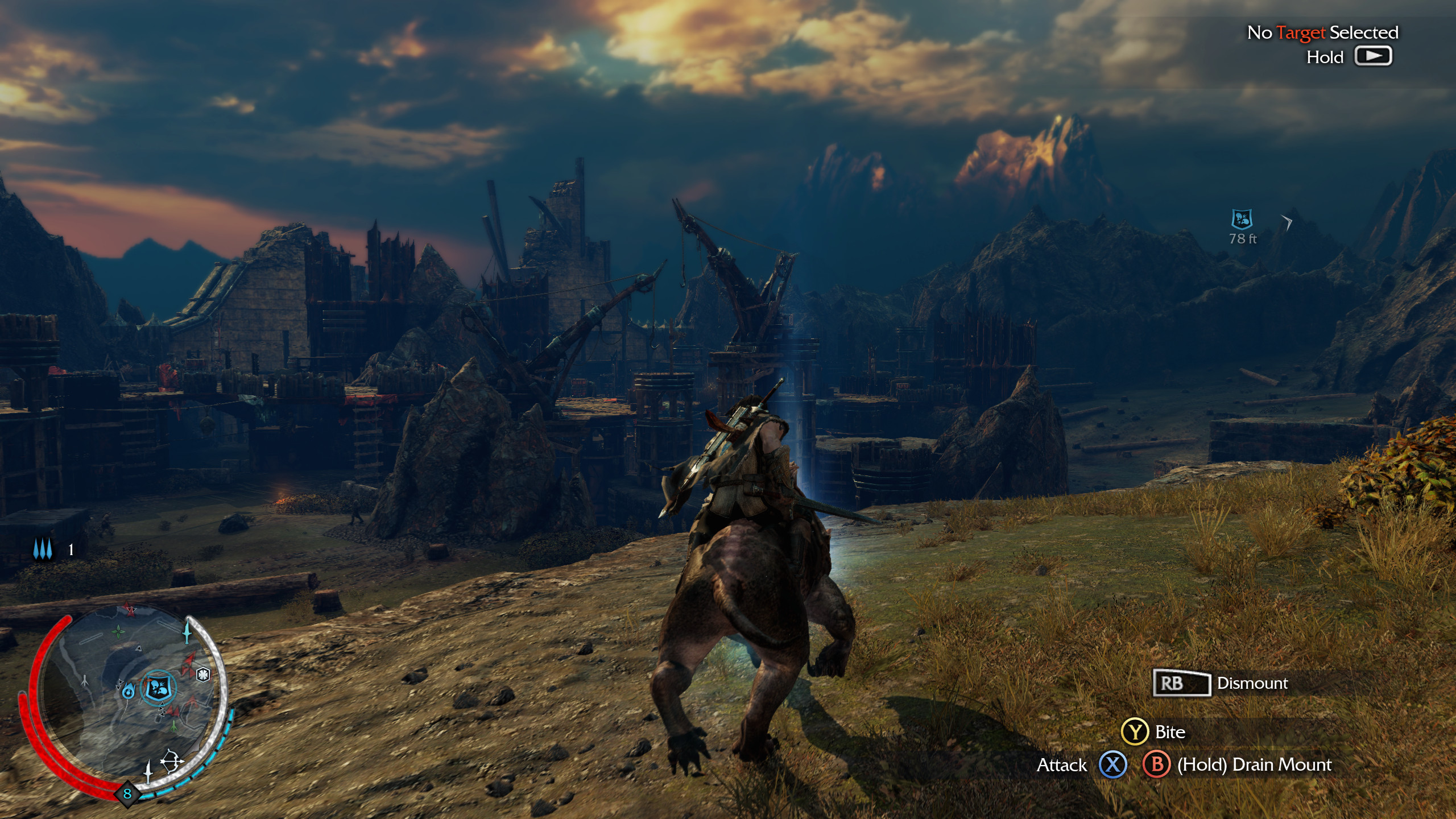Screen dimensions: 1456x819
Task: Select the bow icon at the minimap edge
Action: click(x=172, y=762)
